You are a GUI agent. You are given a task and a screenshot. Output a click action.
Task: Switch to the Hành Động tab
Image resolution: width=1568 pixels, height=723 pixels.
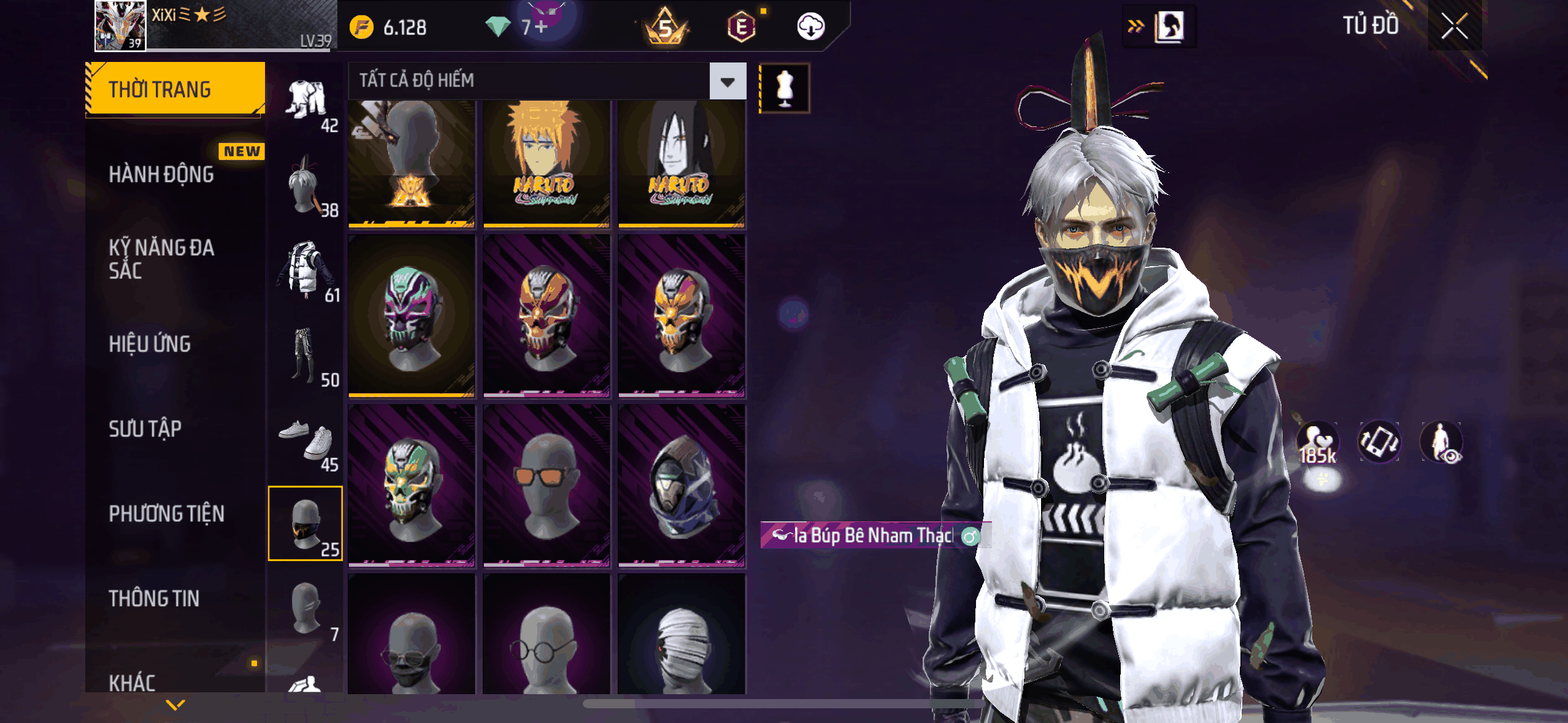tap(161, 175)
